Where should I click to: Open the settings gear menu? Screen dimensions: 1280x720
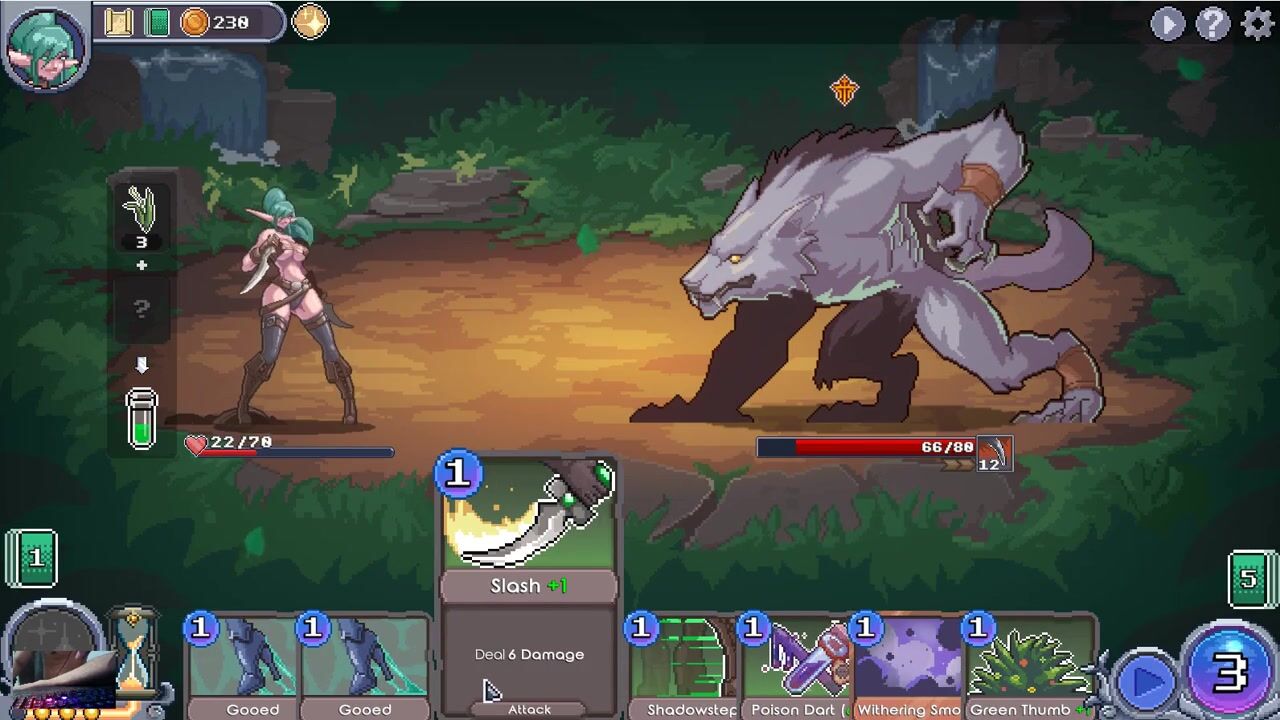(1257, 23)
